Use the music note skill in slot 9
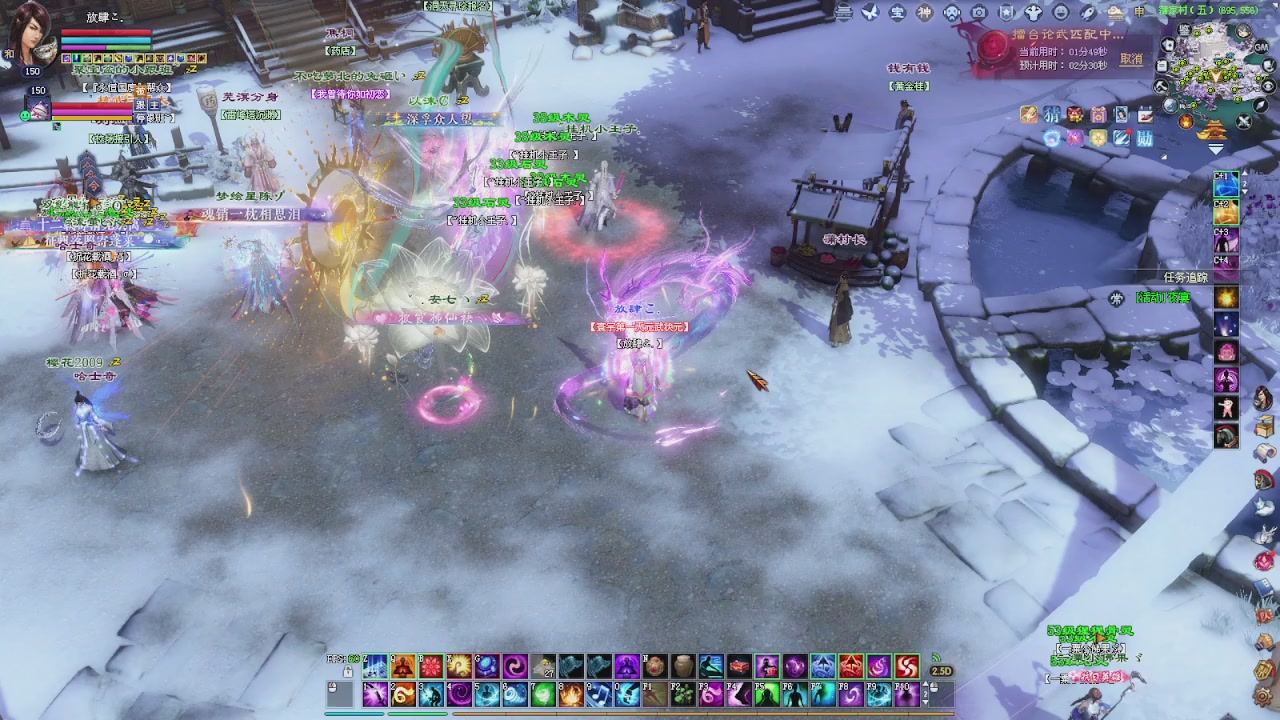1280x720 pixels. (x=600, y=694)
